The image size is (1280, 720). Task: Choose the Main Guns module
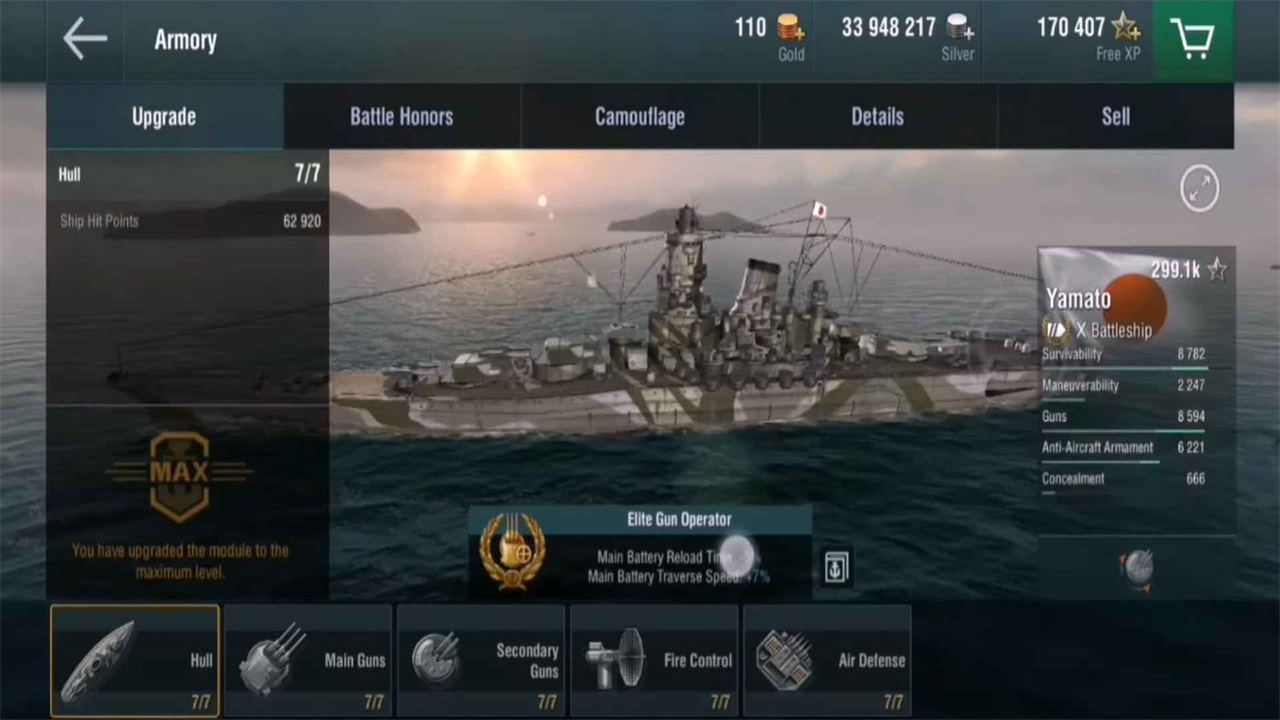pyautogui.click(x=308, y=661)
